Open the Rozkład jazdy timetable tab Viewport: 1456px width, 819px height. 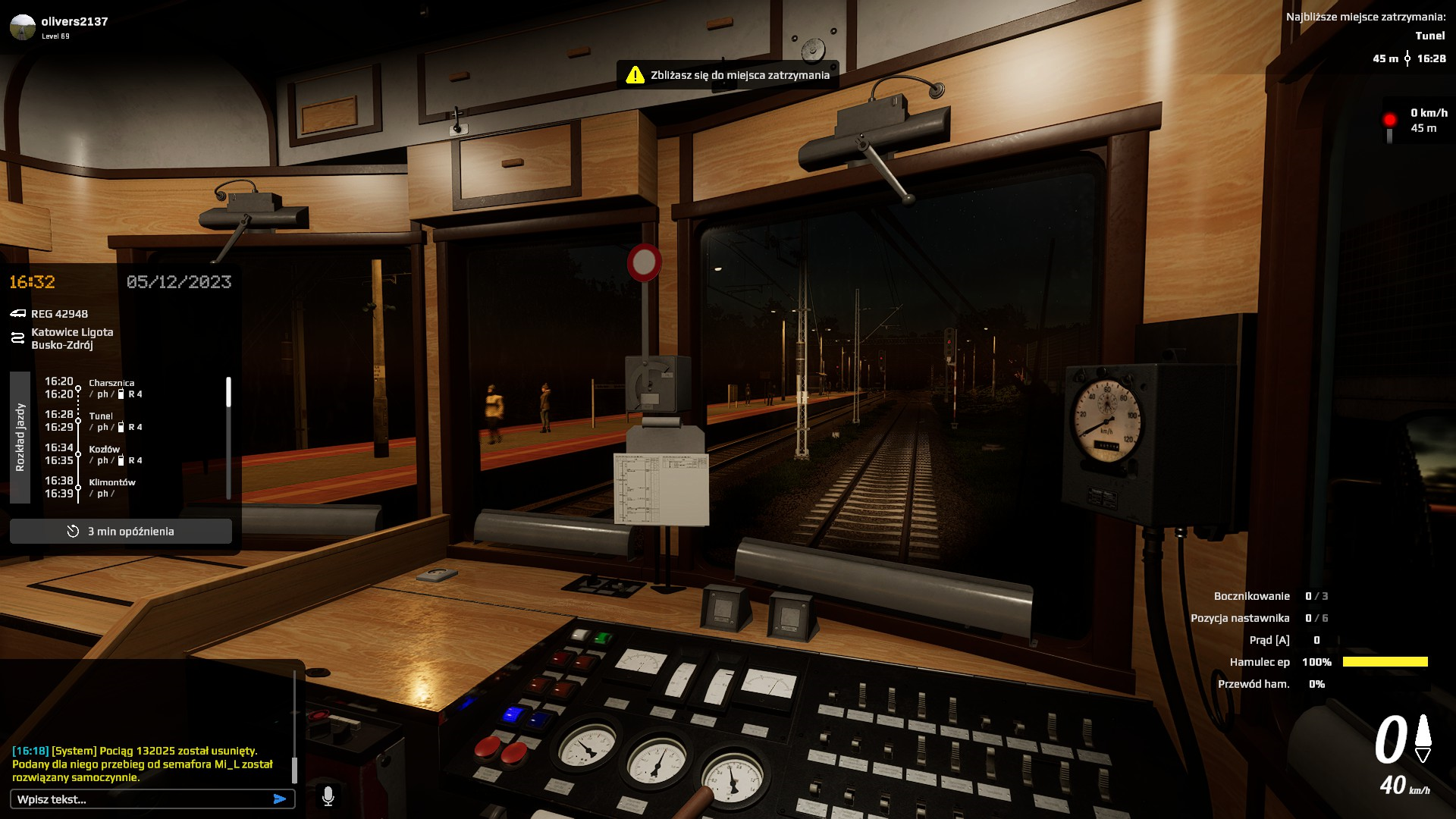20,438
